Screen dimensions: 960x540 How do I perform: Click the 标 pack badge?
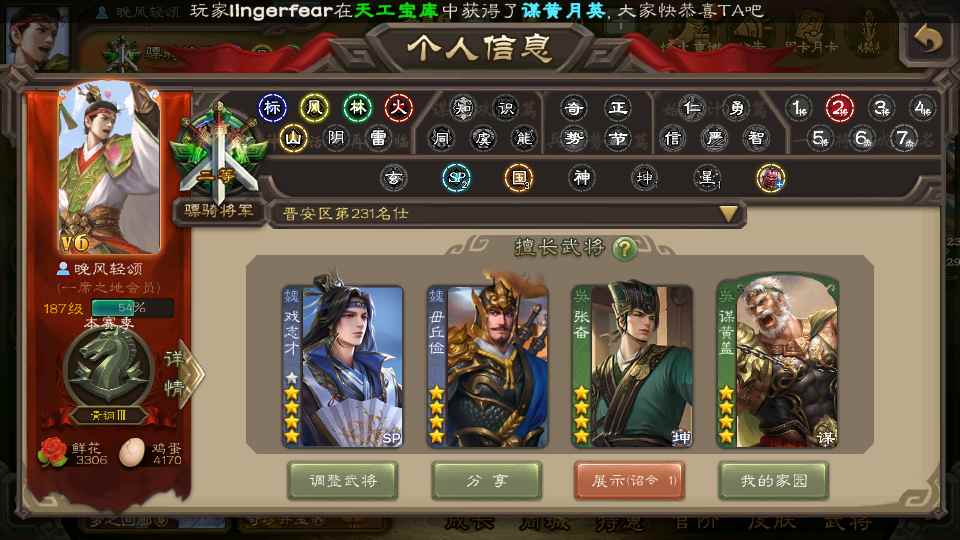click(x=272, y=107)
